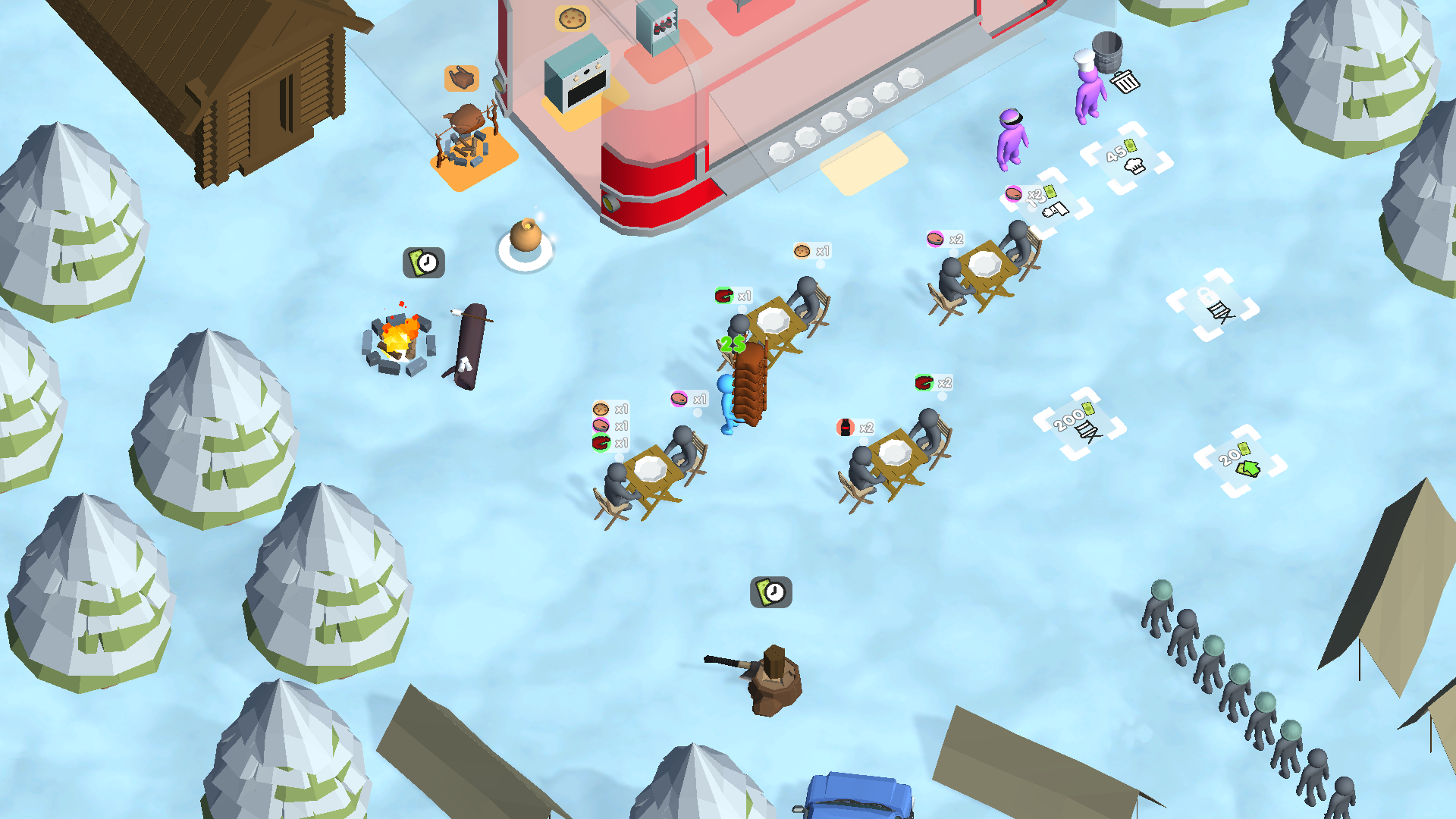Open the stacked order list showing three x1 items
The image size is (1456, 819).
tap(610, 425)
